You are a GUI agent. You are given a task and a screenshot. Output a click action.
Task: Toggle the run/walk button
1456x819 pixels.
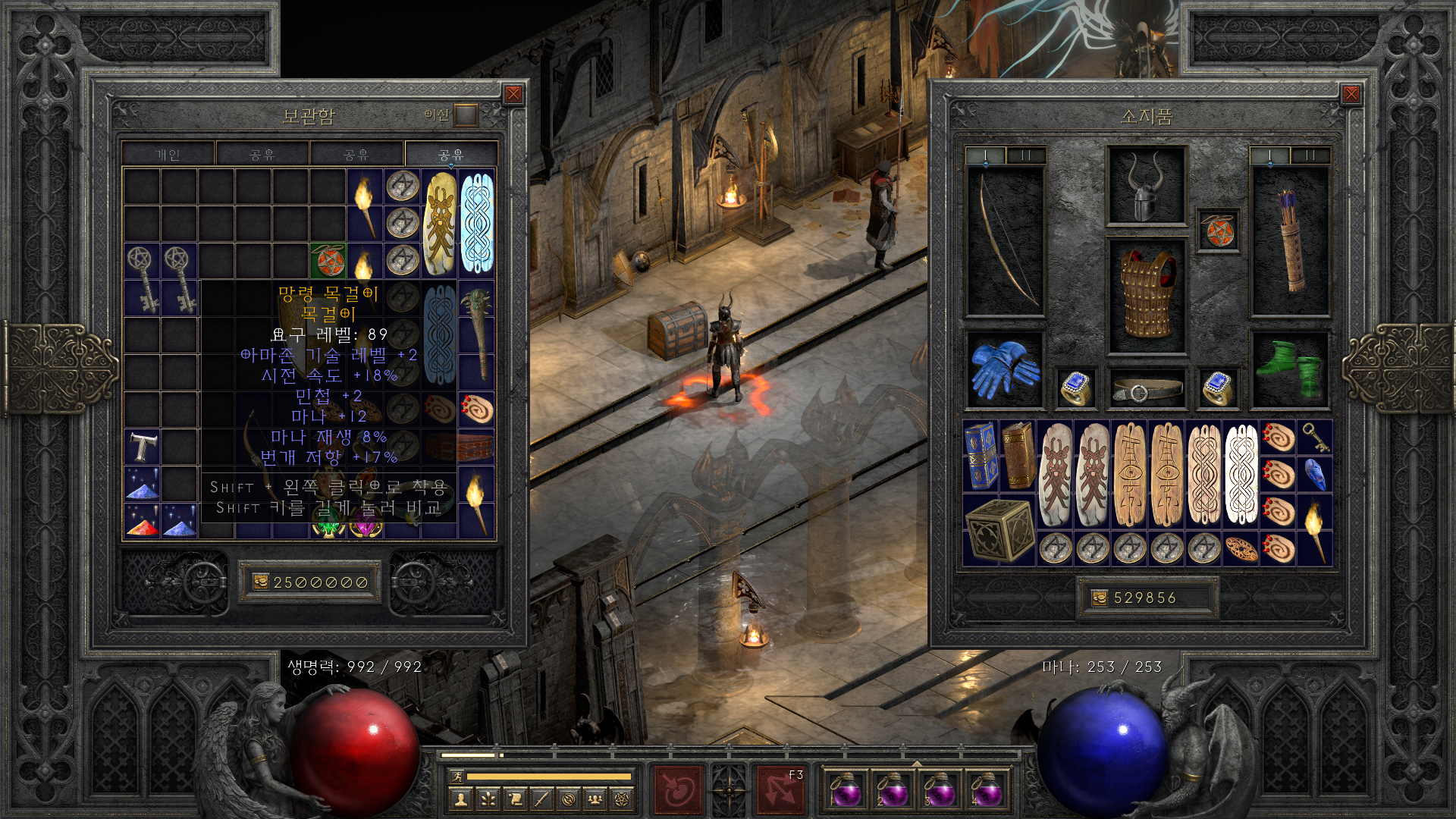click(457, 777)
